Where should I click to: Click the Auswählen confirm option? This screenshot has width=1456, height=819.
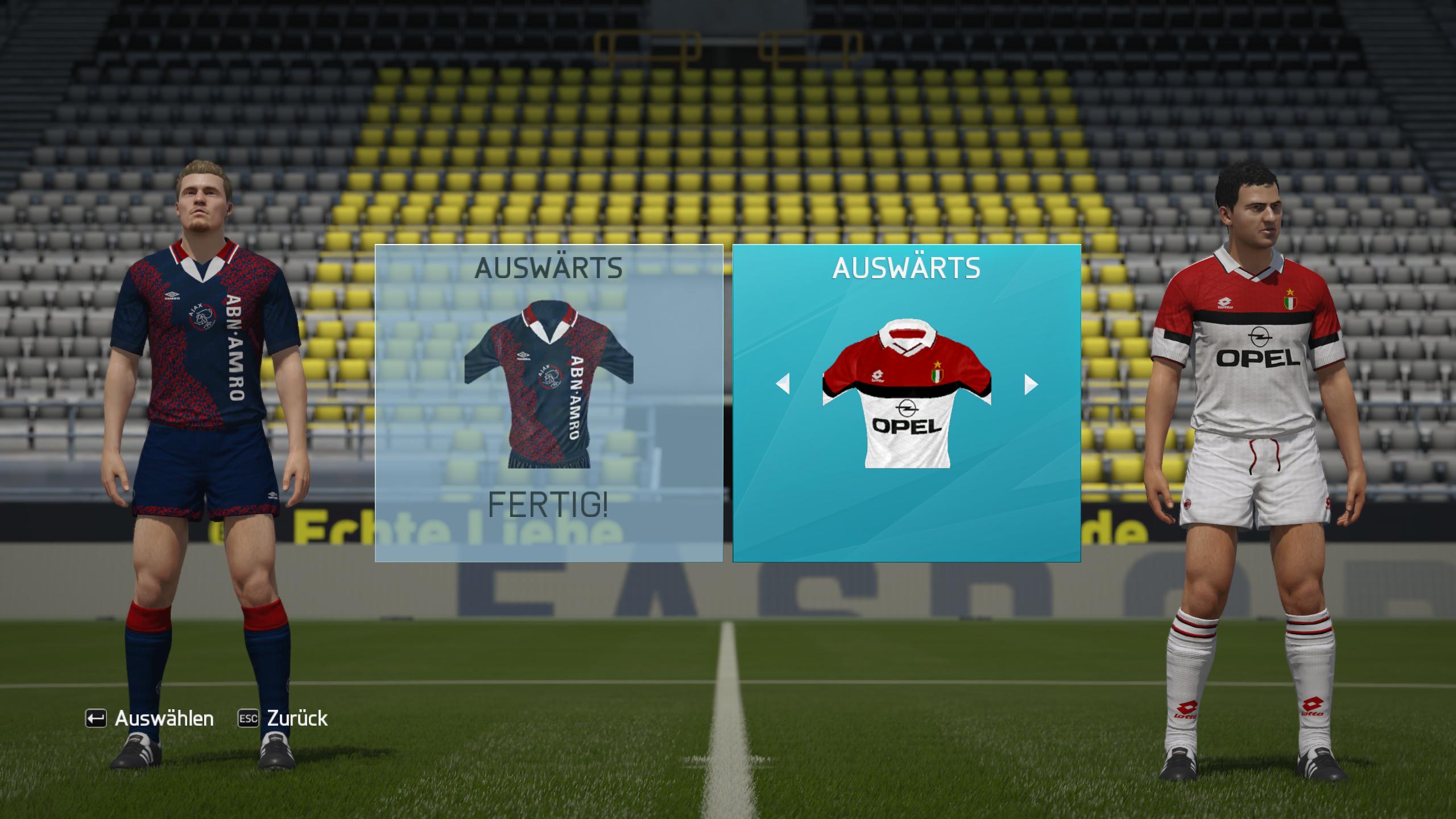click(150, 718)
